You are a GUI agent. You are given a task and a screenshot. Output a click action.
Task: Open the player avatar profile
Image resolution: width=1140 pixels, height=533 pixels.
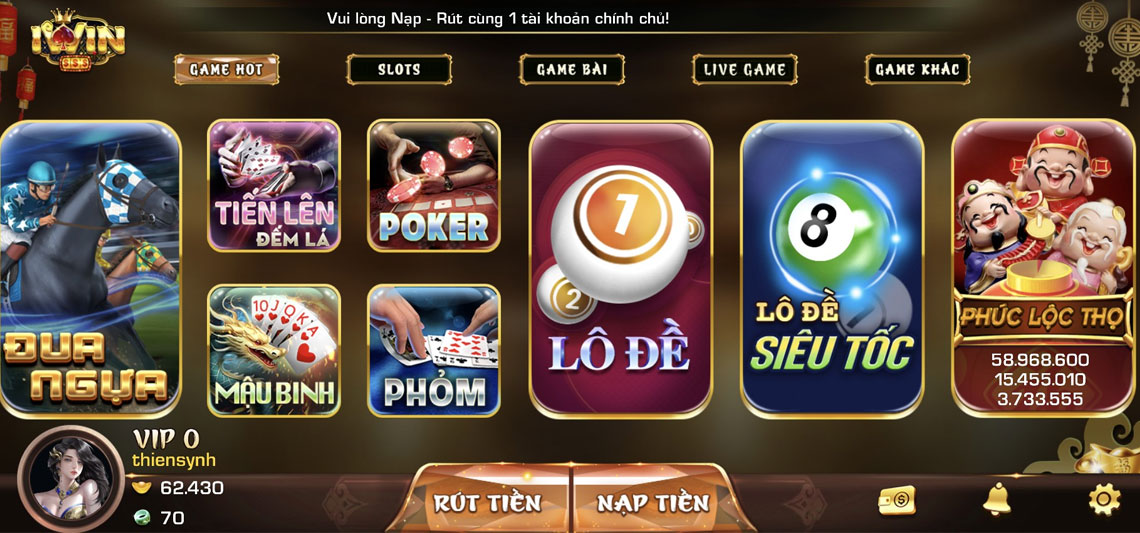[x=71, y=478]
